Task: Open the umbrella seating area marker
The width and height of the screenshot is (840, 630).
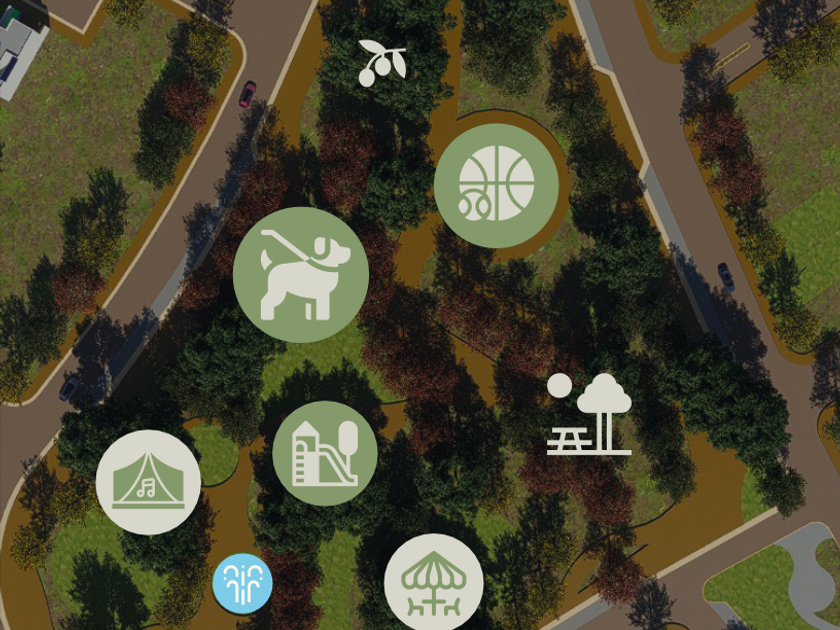Action: pyautogui.click(x=434, y=584)
